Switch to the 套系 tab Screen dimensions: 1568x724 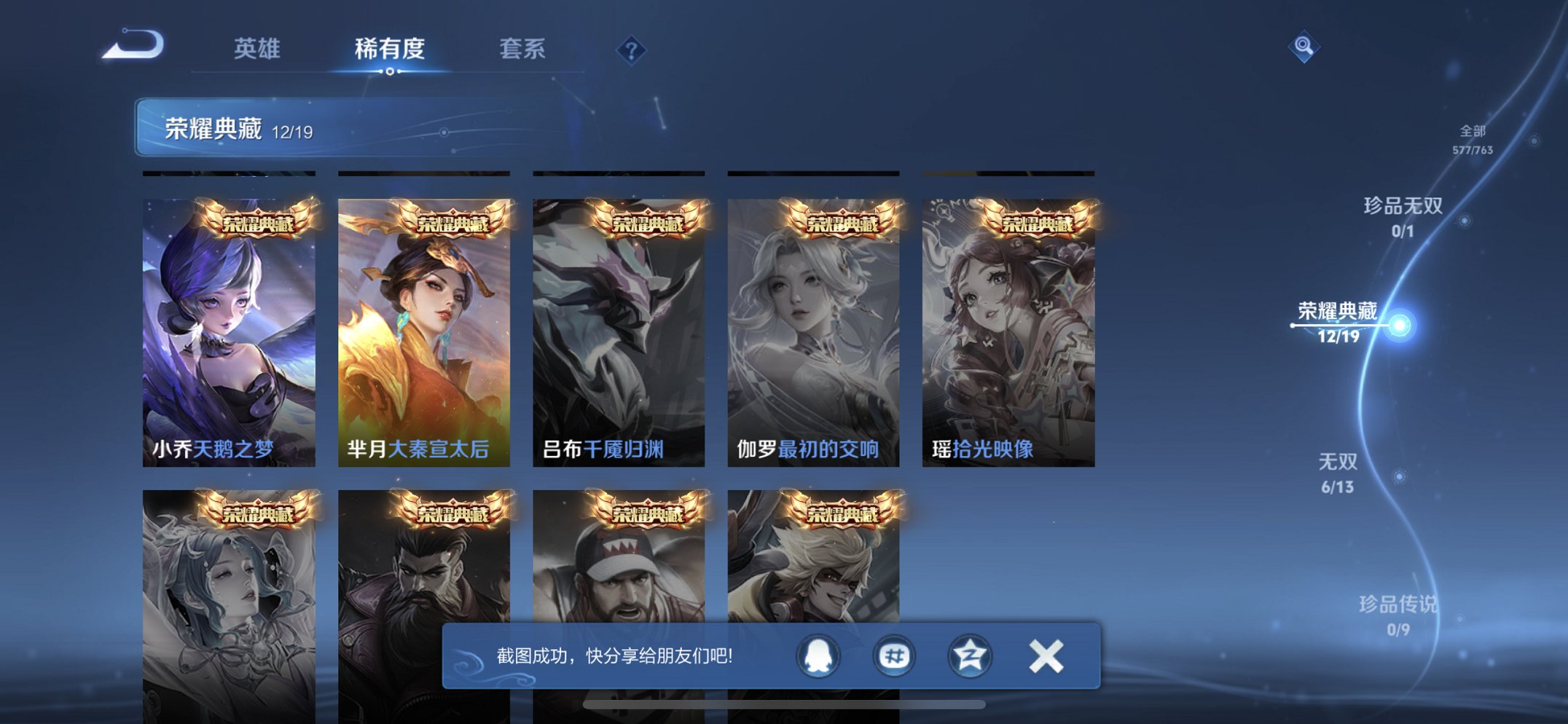523,50
